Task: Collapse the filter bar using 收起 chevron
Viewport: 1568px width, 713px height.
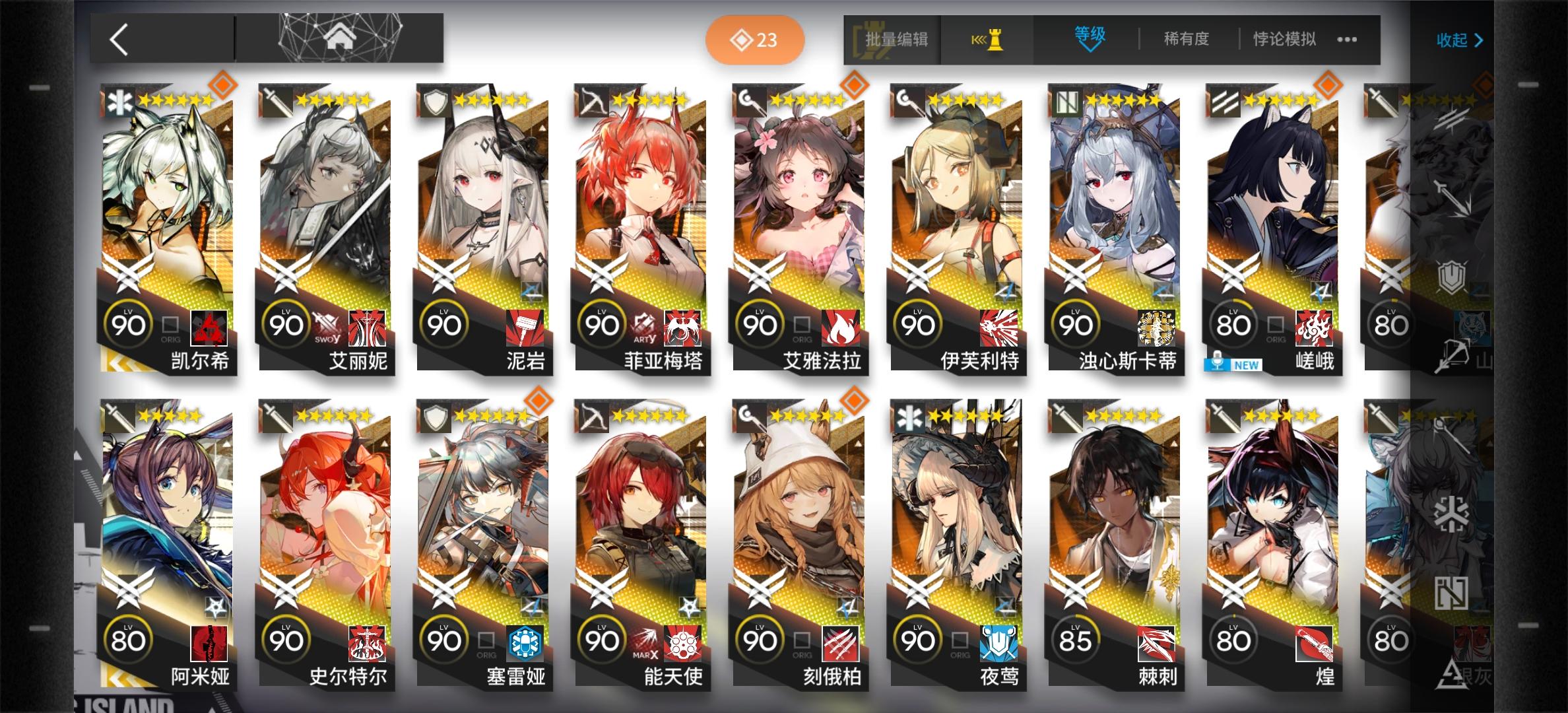Action: pos(1458,41)
